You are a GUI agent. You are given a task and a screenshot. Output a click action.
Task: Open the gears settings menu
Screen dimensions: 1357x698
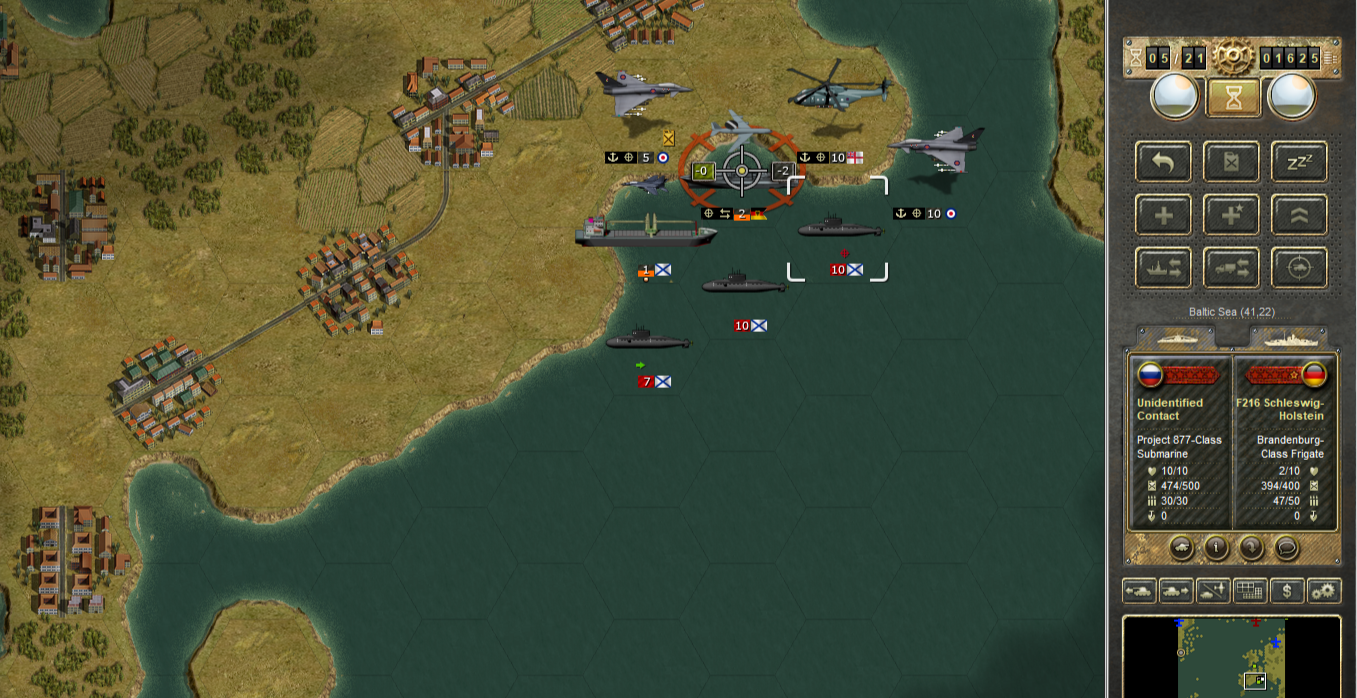pyautogui.click(x=1323, y=591)
